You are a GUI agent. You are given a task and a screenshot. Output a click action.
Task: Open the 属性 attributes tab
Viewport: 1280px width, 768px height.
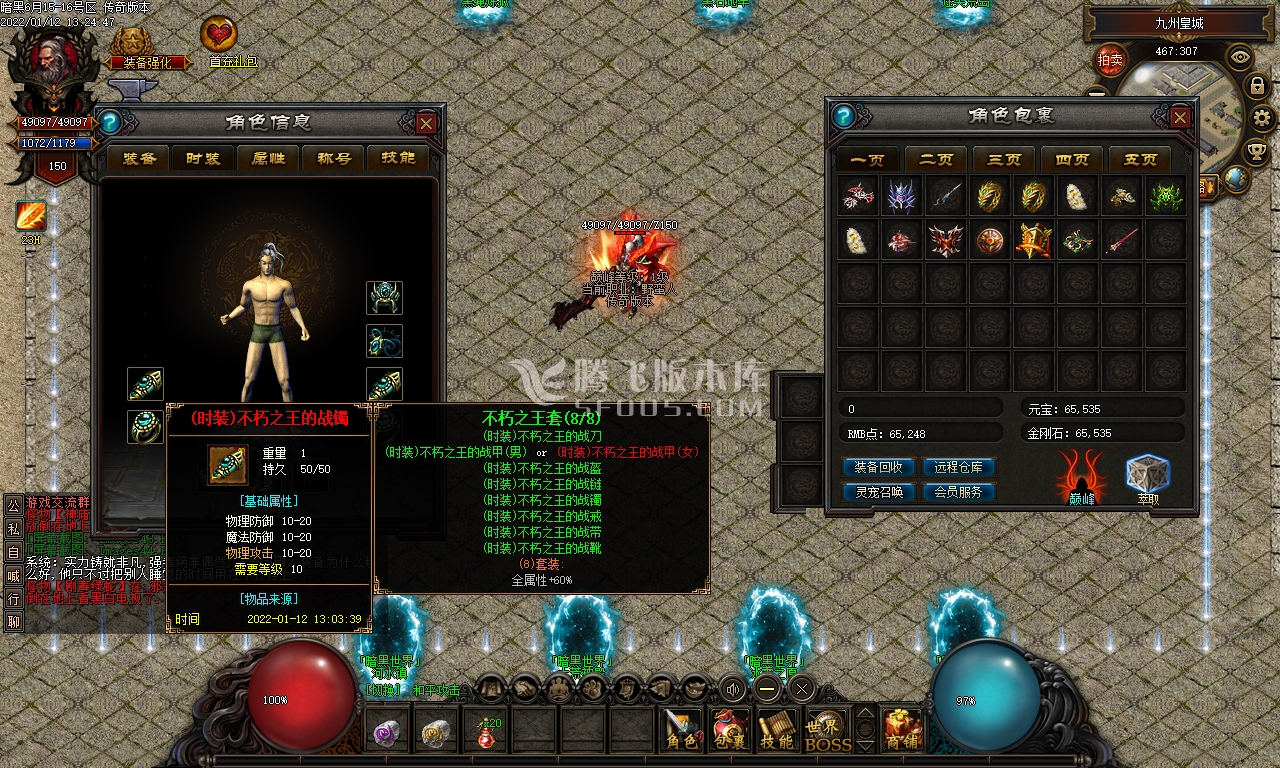point(270,158)
